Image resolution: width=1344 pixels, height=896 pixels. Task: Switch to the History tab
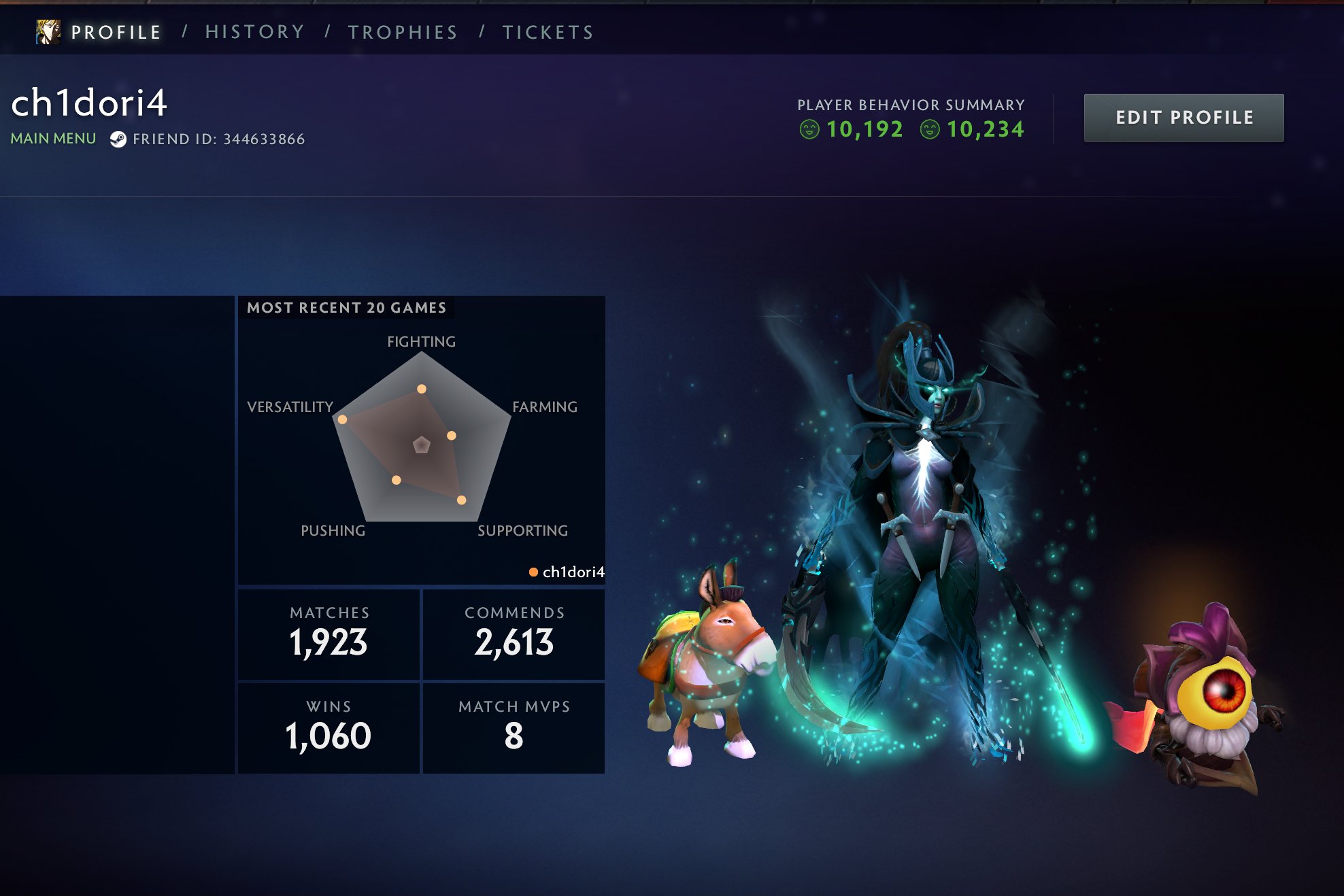point(255,32)
